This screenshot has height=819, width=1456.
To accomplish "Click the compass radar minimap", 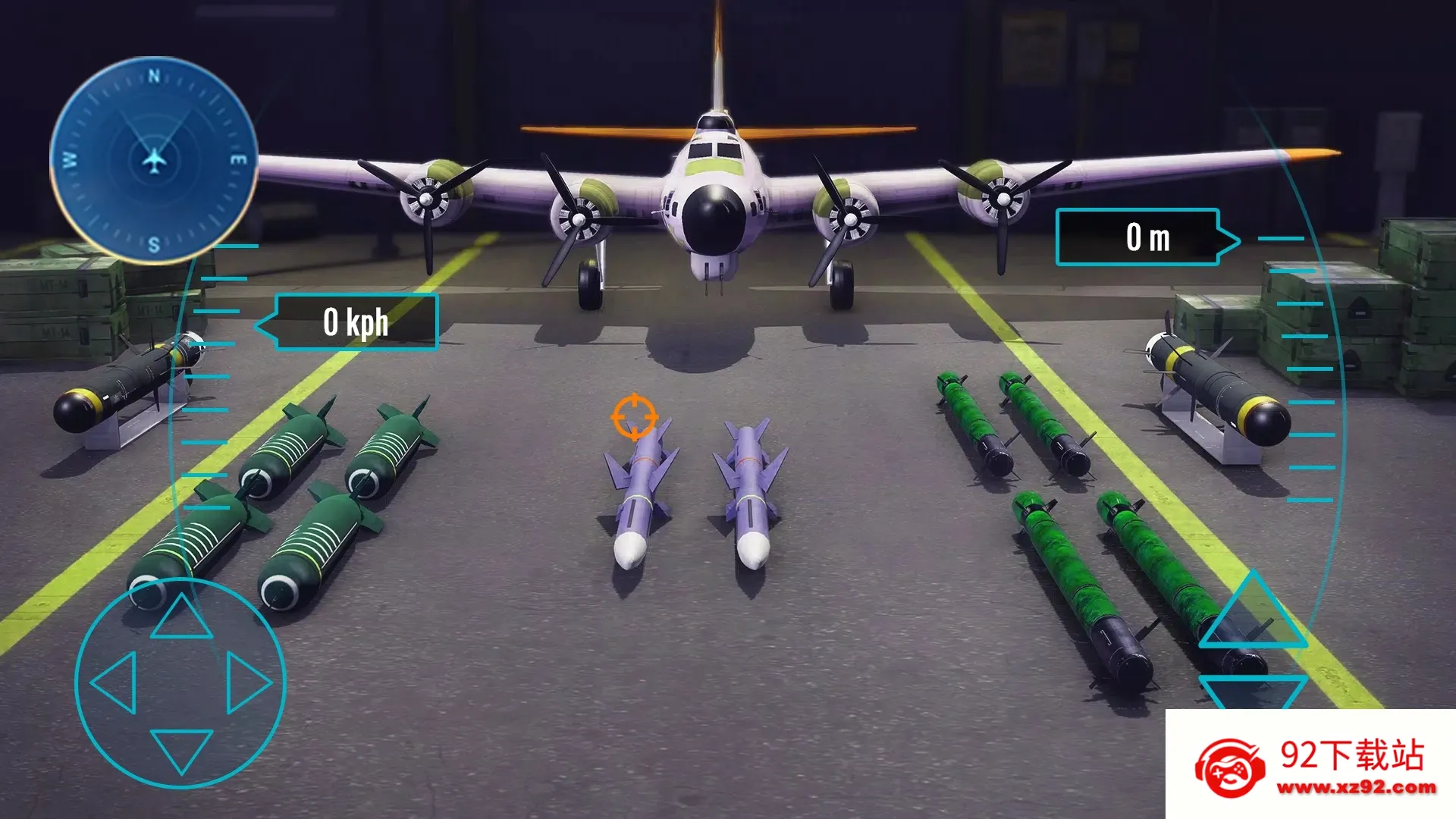I will (154, 160).
